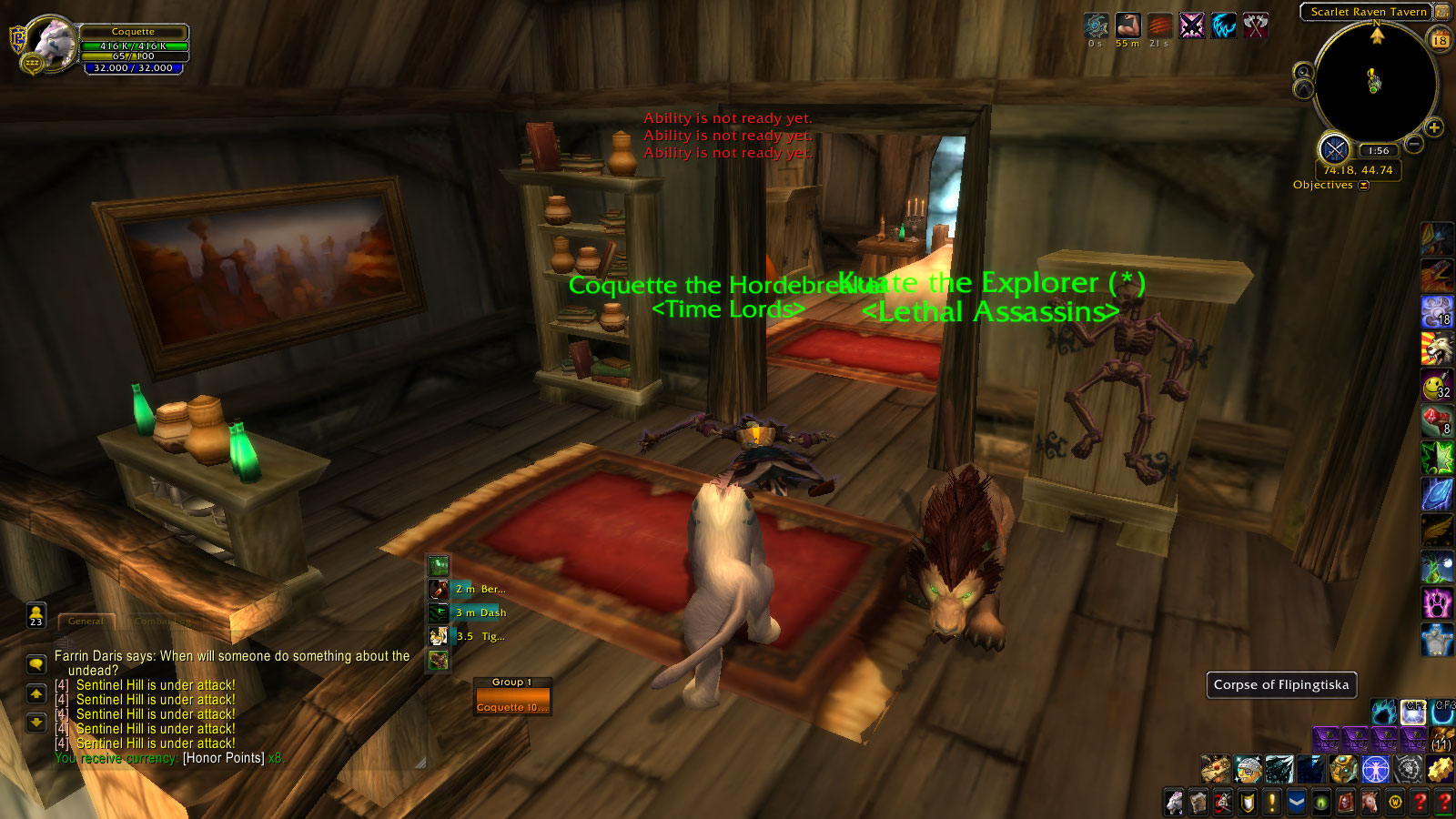Image resolution: width=1456 pixels, height=819 pixels.
Task: Activate the roaring wolf ability
Action: tap(1436, 349)
